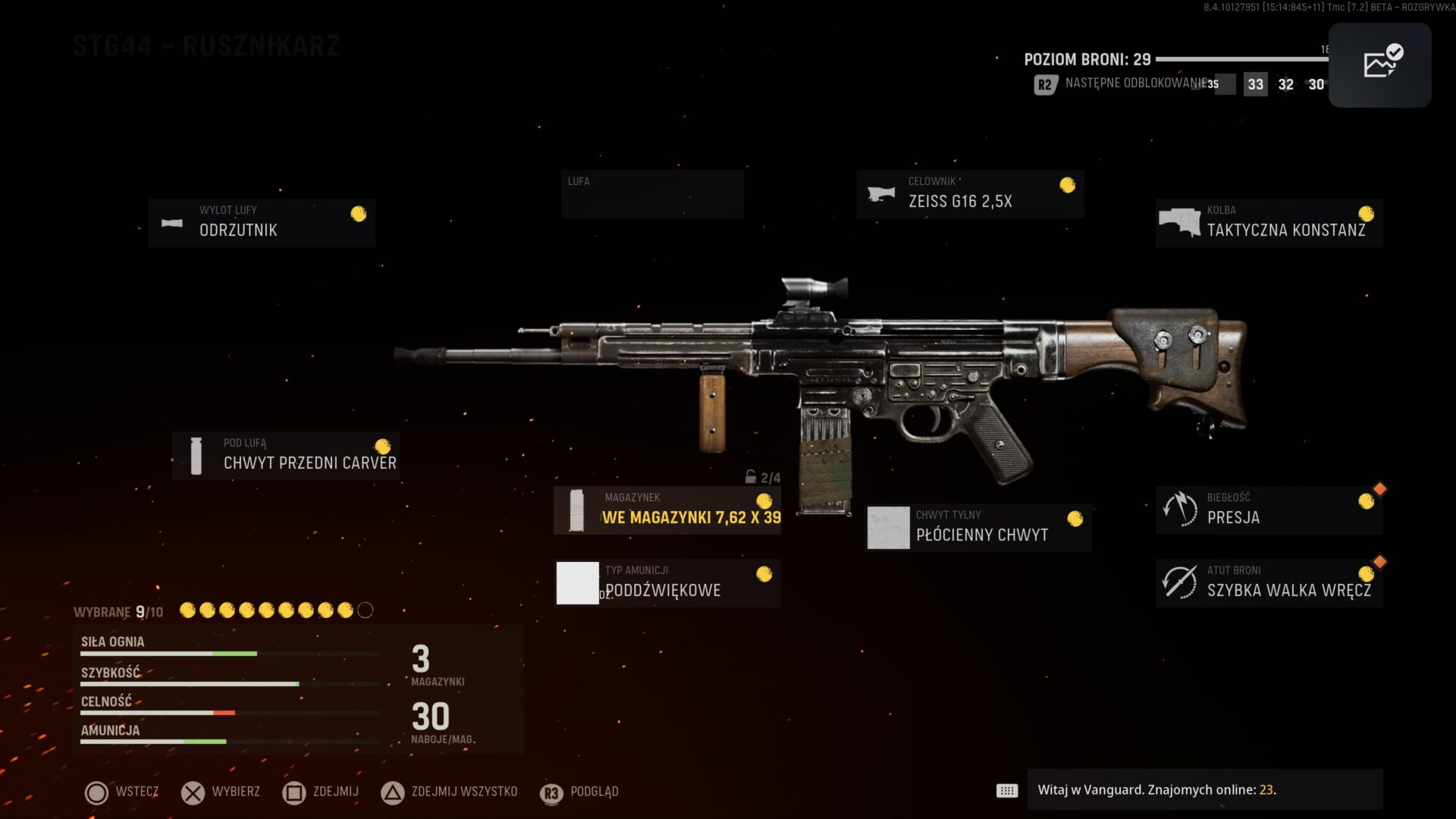
Task: Choose the Typ Amunicji Poddźwiękowe slot
Action: pos(667,582)
